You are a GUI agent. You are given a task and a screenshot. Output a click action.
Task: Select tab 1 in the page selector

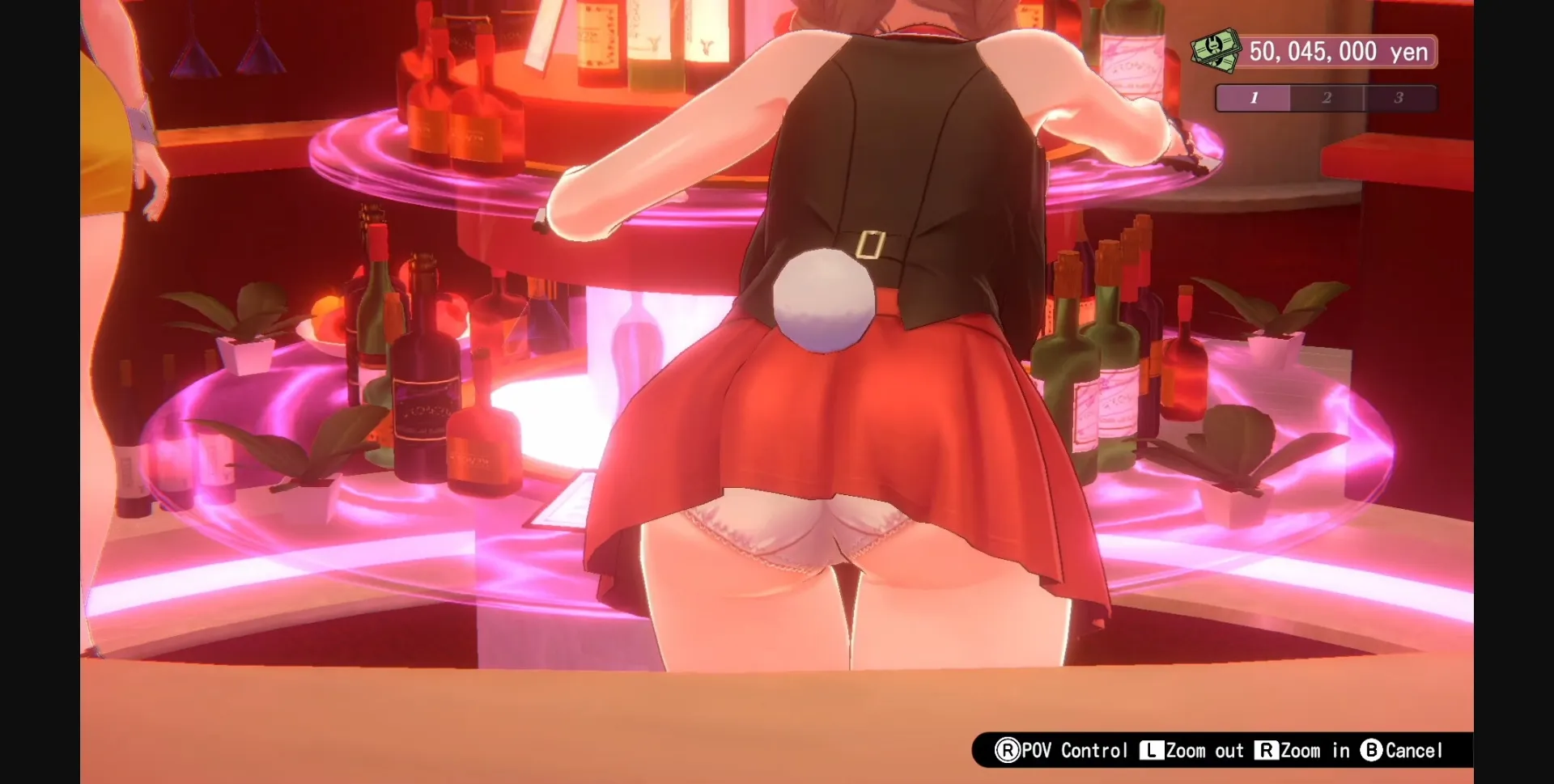pyautogui.click(x=1253, y=98)
